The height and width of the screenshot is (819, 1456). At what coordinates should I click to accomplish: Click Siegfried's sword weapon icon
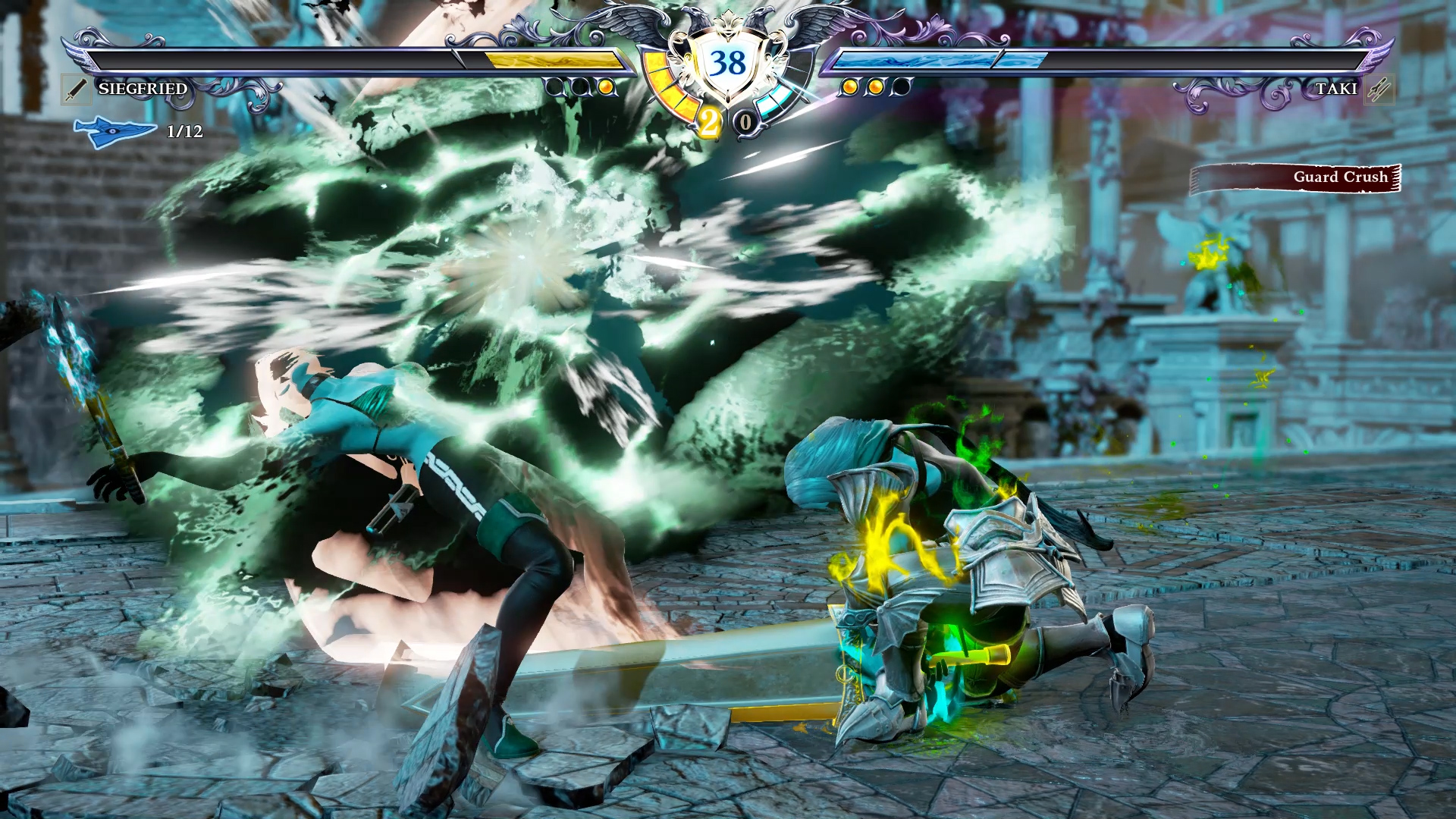click(x=76, y=89)
